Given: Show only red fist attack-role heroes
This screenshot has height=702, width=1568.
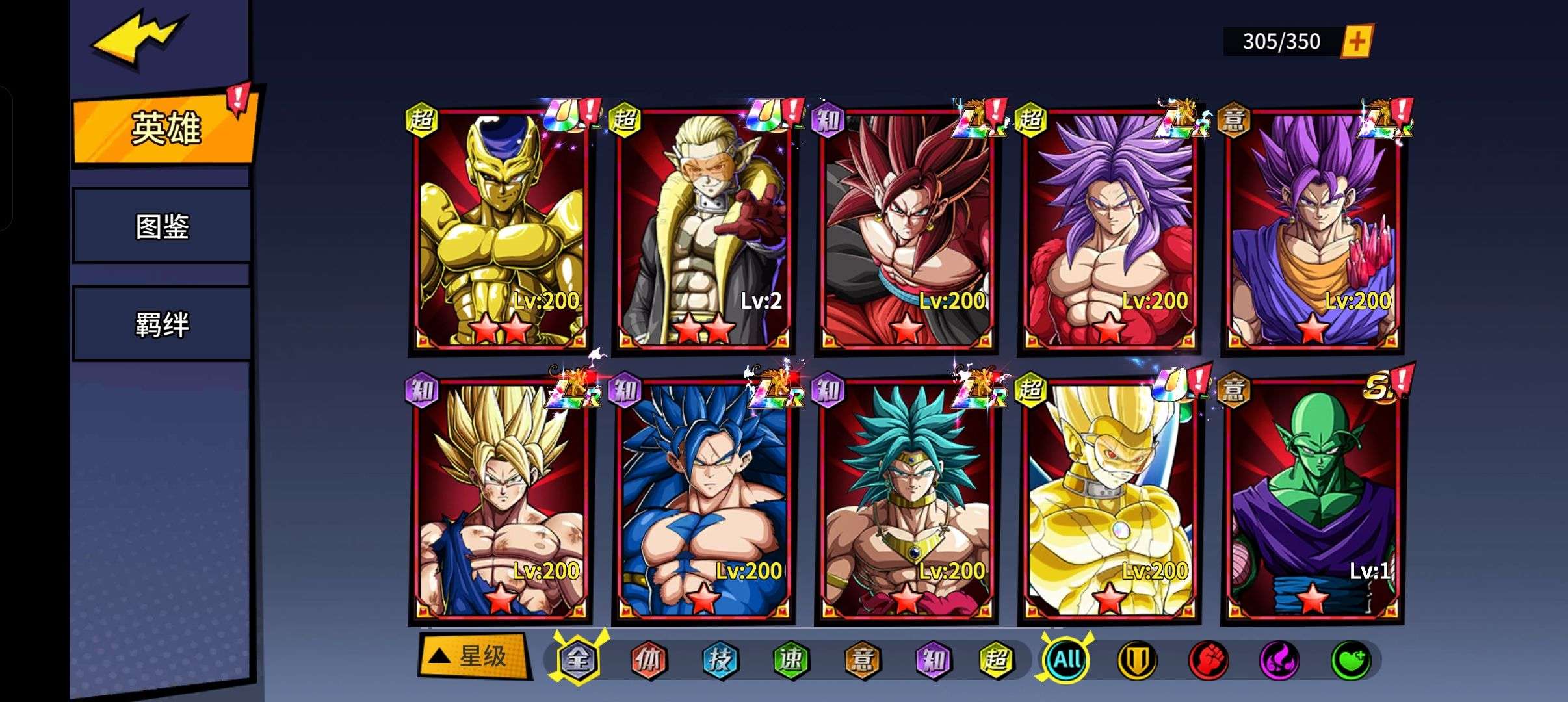Looking at the screenshot, I should [1208, 660].
